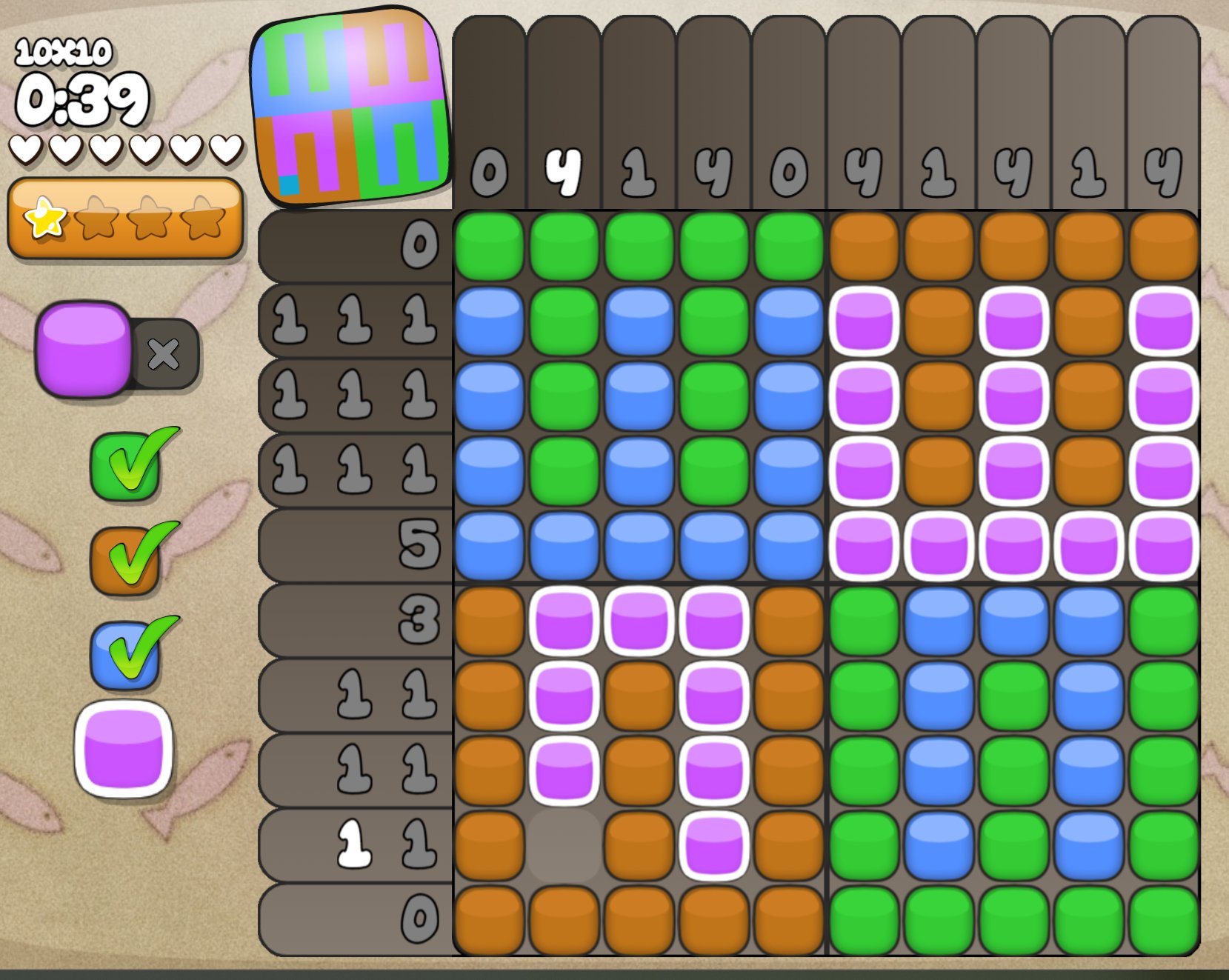Fill the only empty grid tile

(x=564, y=845)
